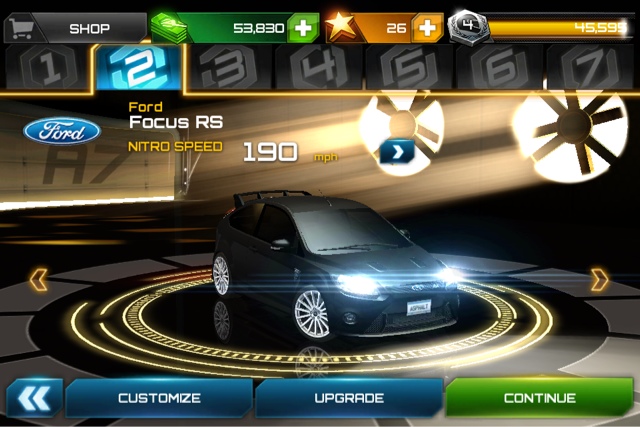
Task: Go back with the double-arrow button
Action: coord(34,398)
